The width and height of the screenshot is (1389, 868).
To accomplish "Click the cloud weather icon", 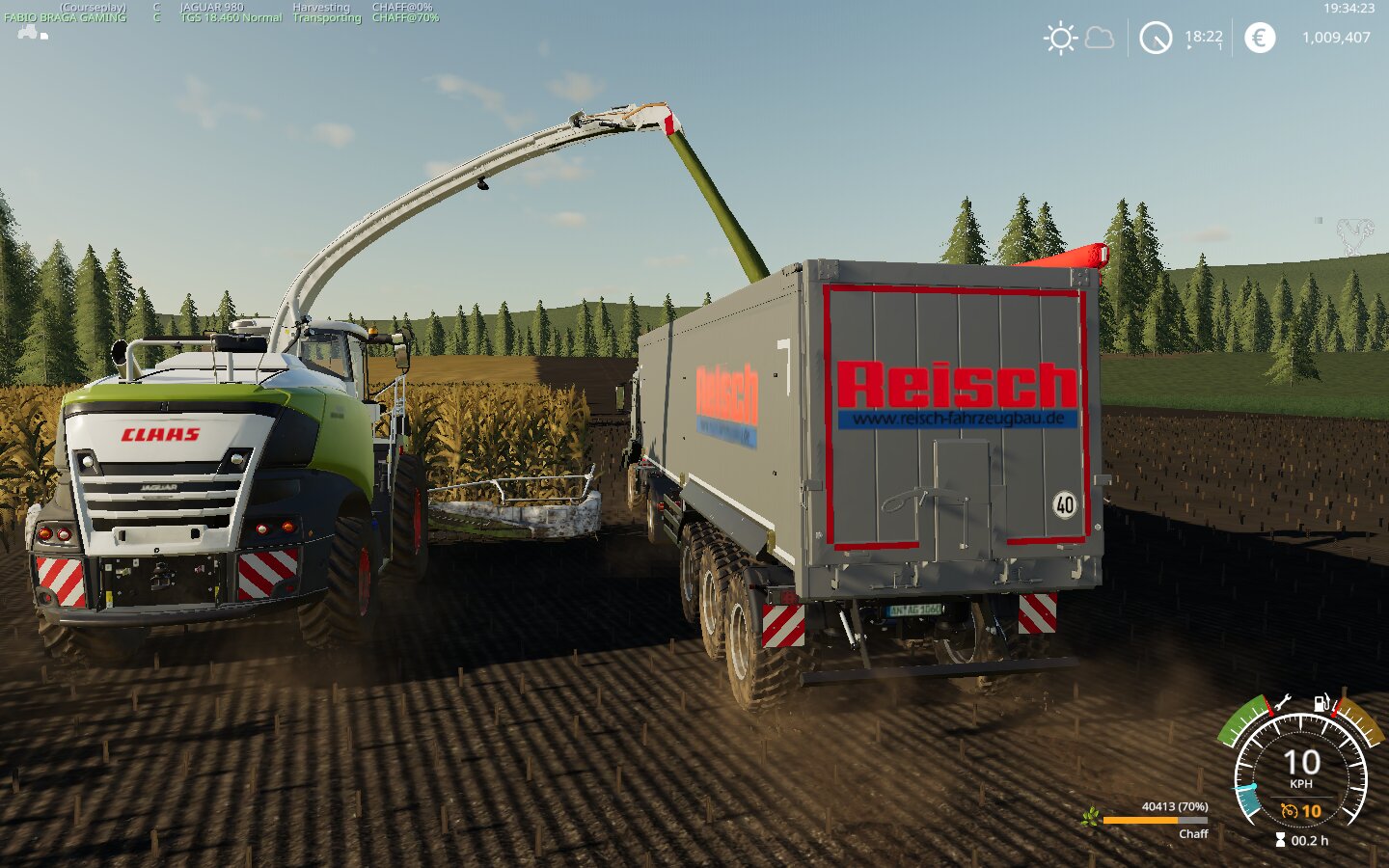I will click(x=1100, y=39).
